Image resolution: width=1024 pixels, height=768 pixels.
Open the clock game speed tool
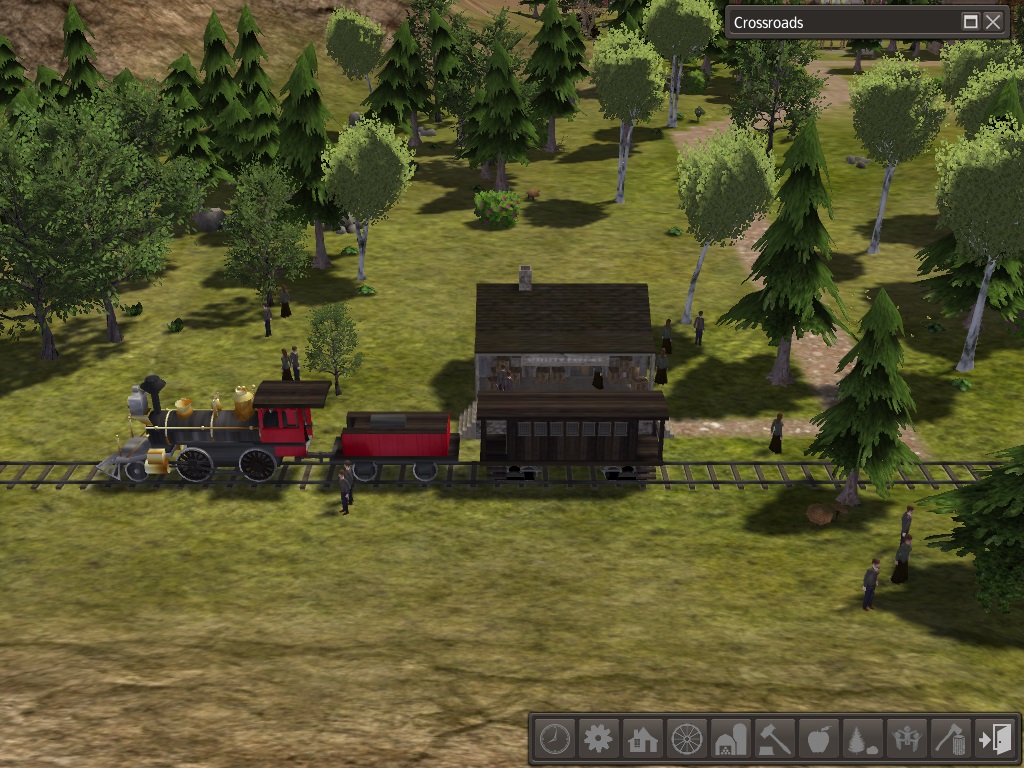tap(554, 739)
